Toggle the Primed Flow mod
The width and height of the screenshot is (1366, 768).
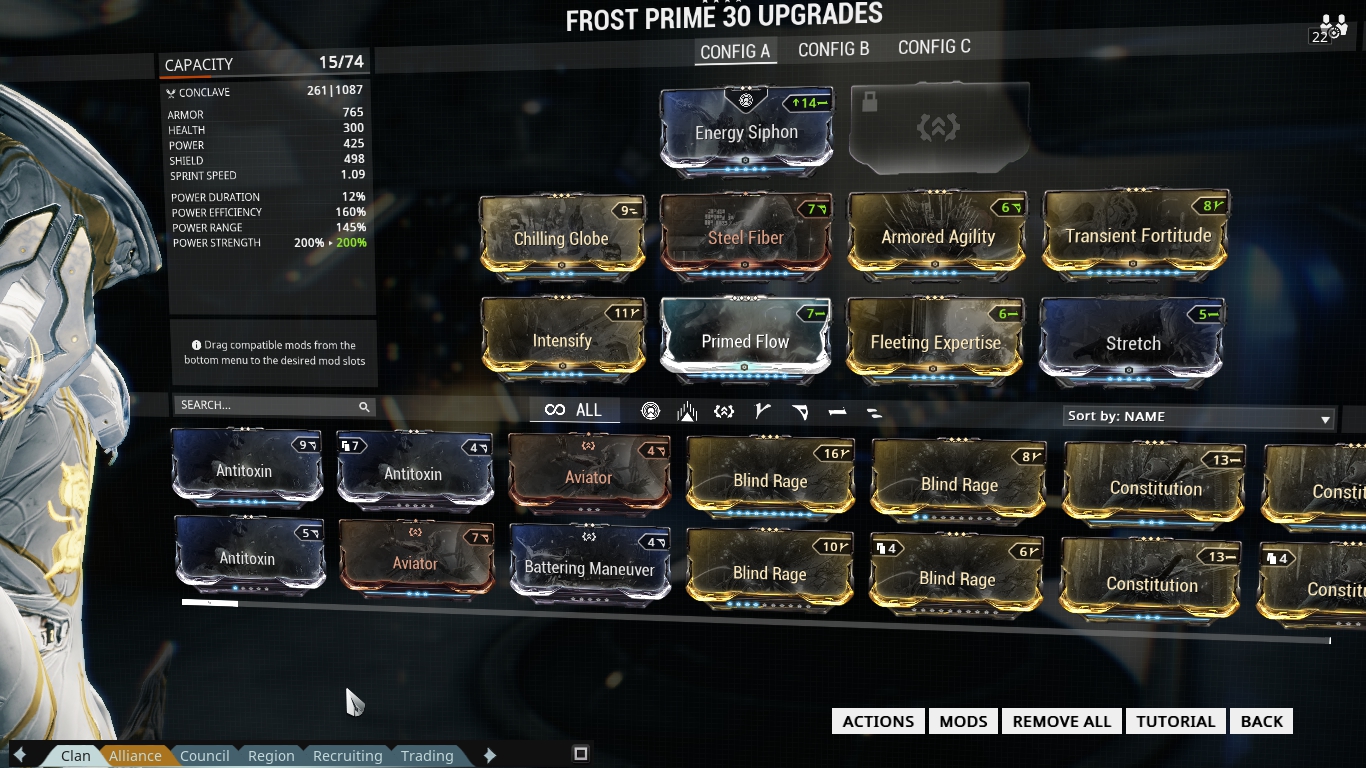pos(745,341)
